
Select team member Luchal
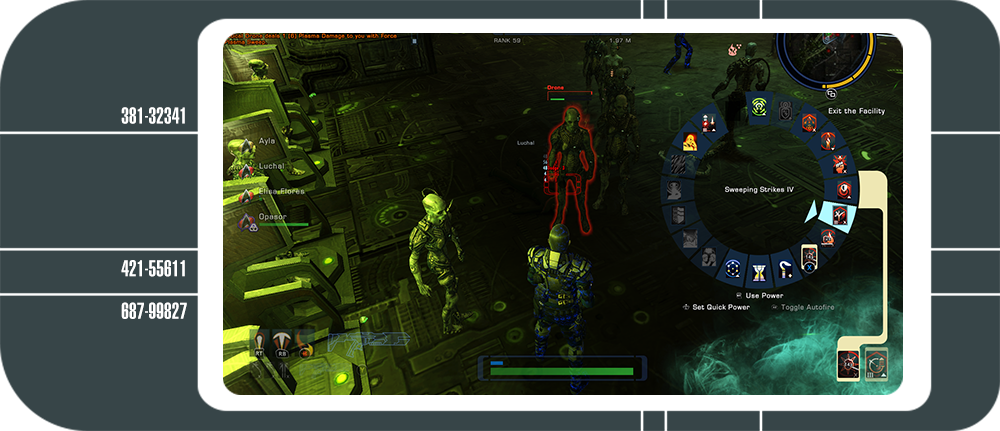[x=270, y=166]
